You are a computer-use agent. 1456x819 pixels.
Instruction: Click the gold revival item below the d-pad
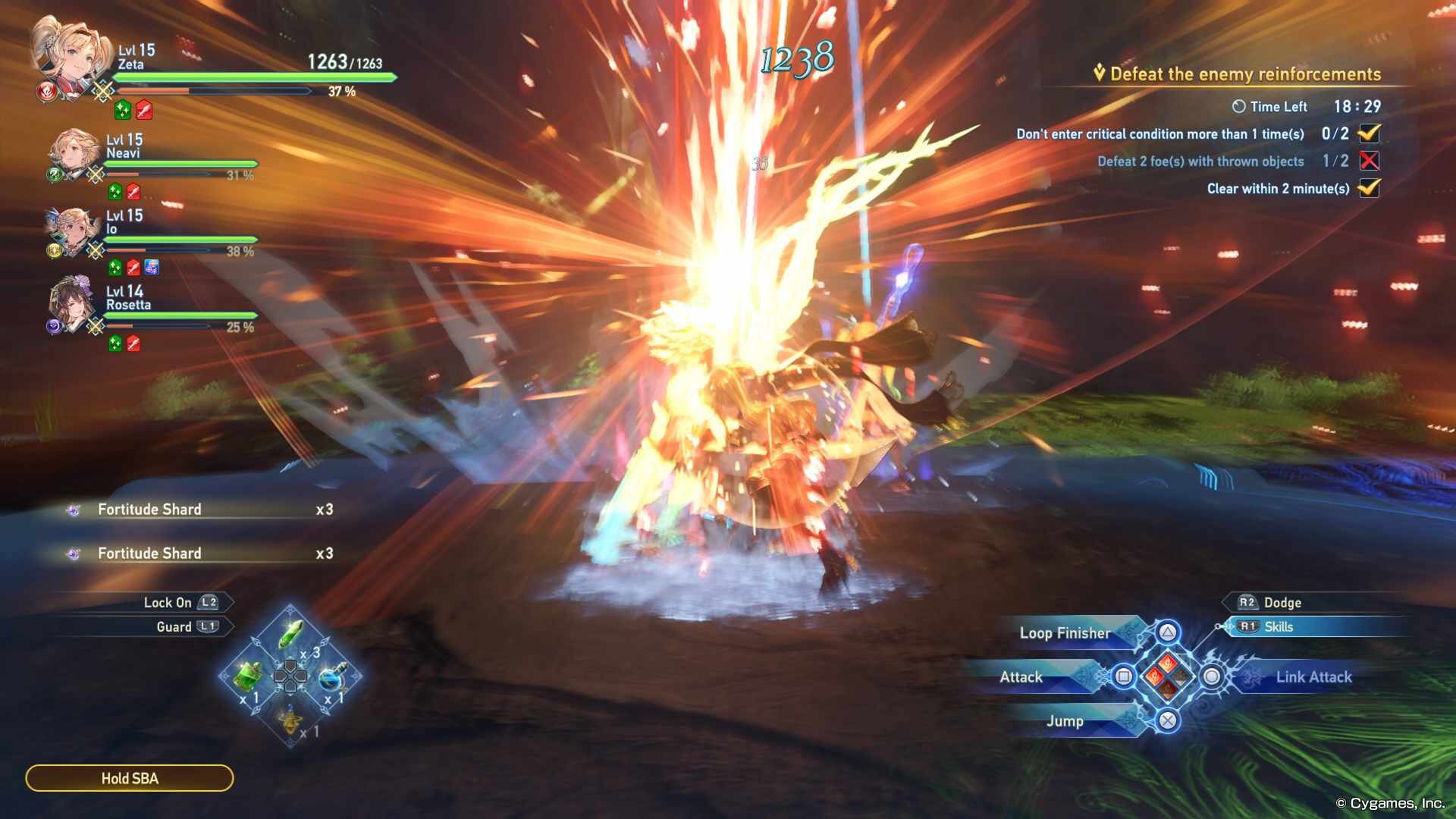(290, 722)
